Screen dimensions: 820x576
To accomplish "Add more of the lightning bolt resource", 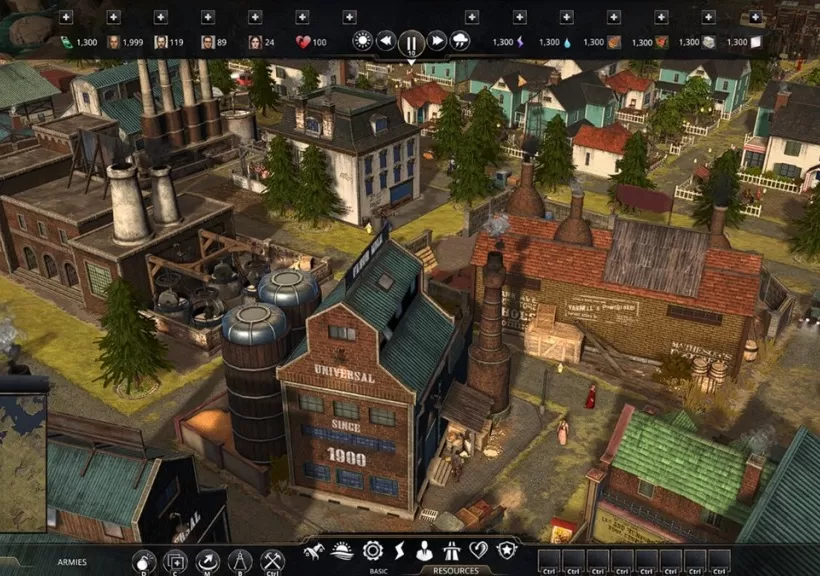I will pos(519,17).
